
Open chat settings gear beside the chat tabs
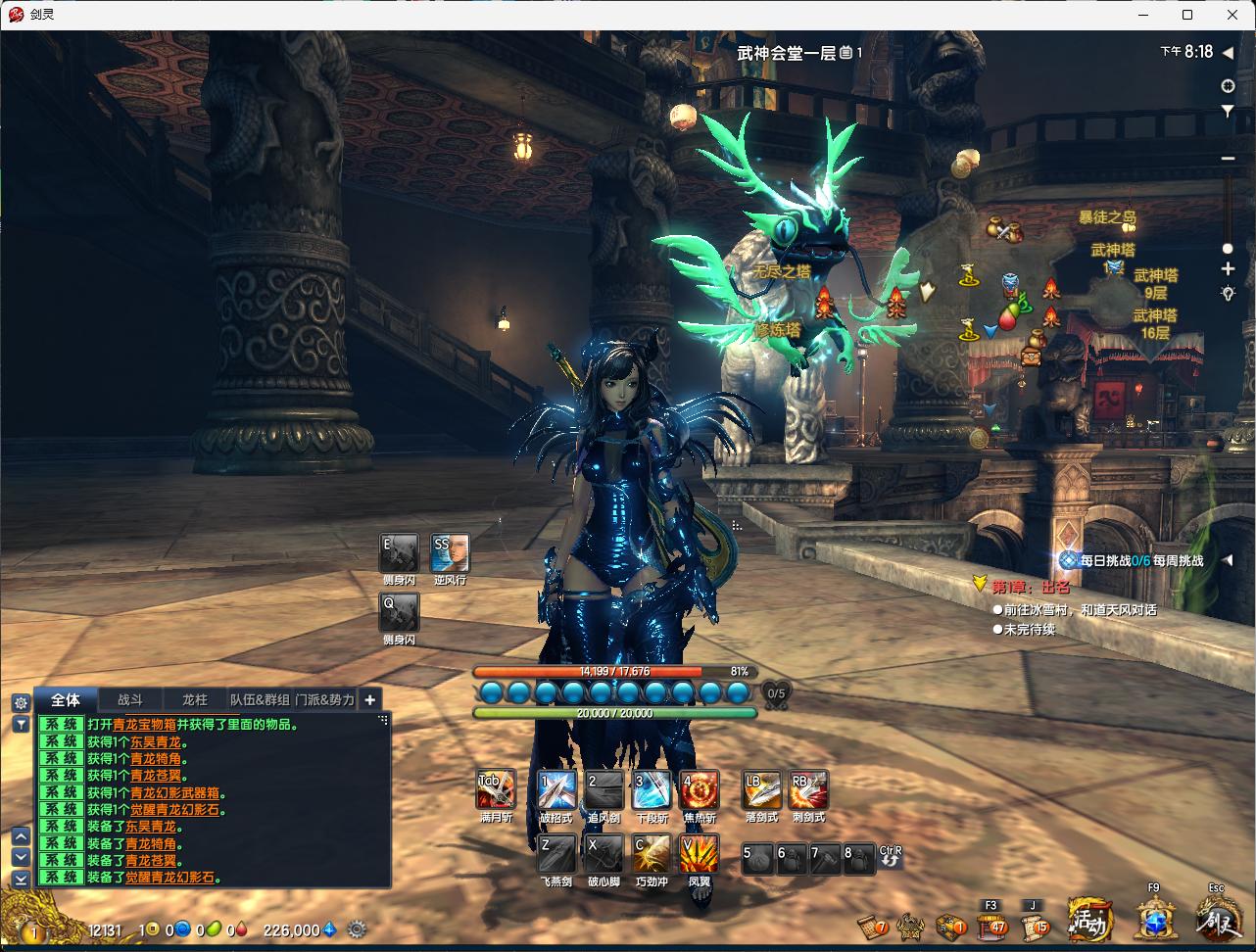point(21,702)
